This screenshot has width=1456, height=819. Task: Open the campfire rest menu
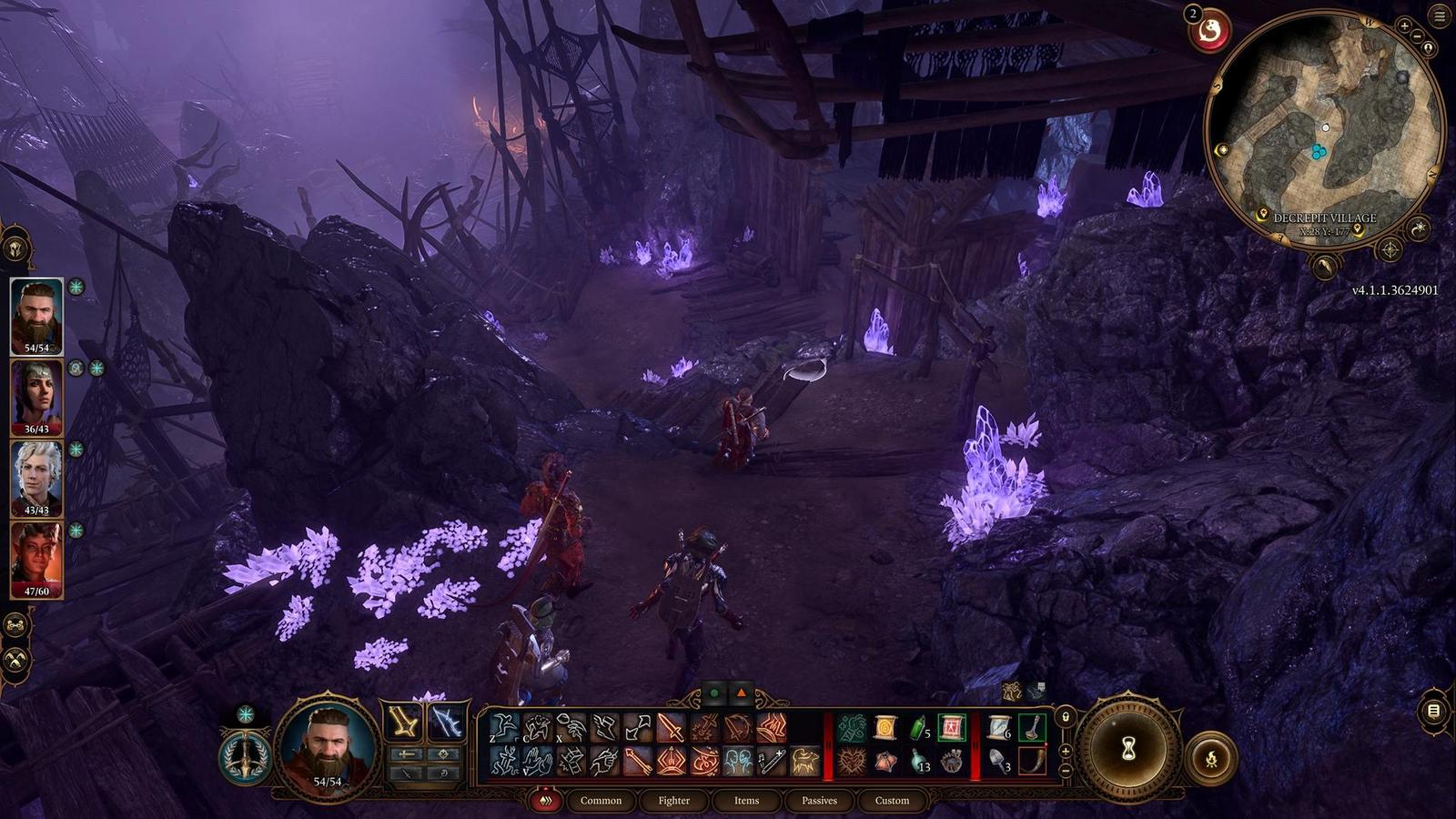1211,759
